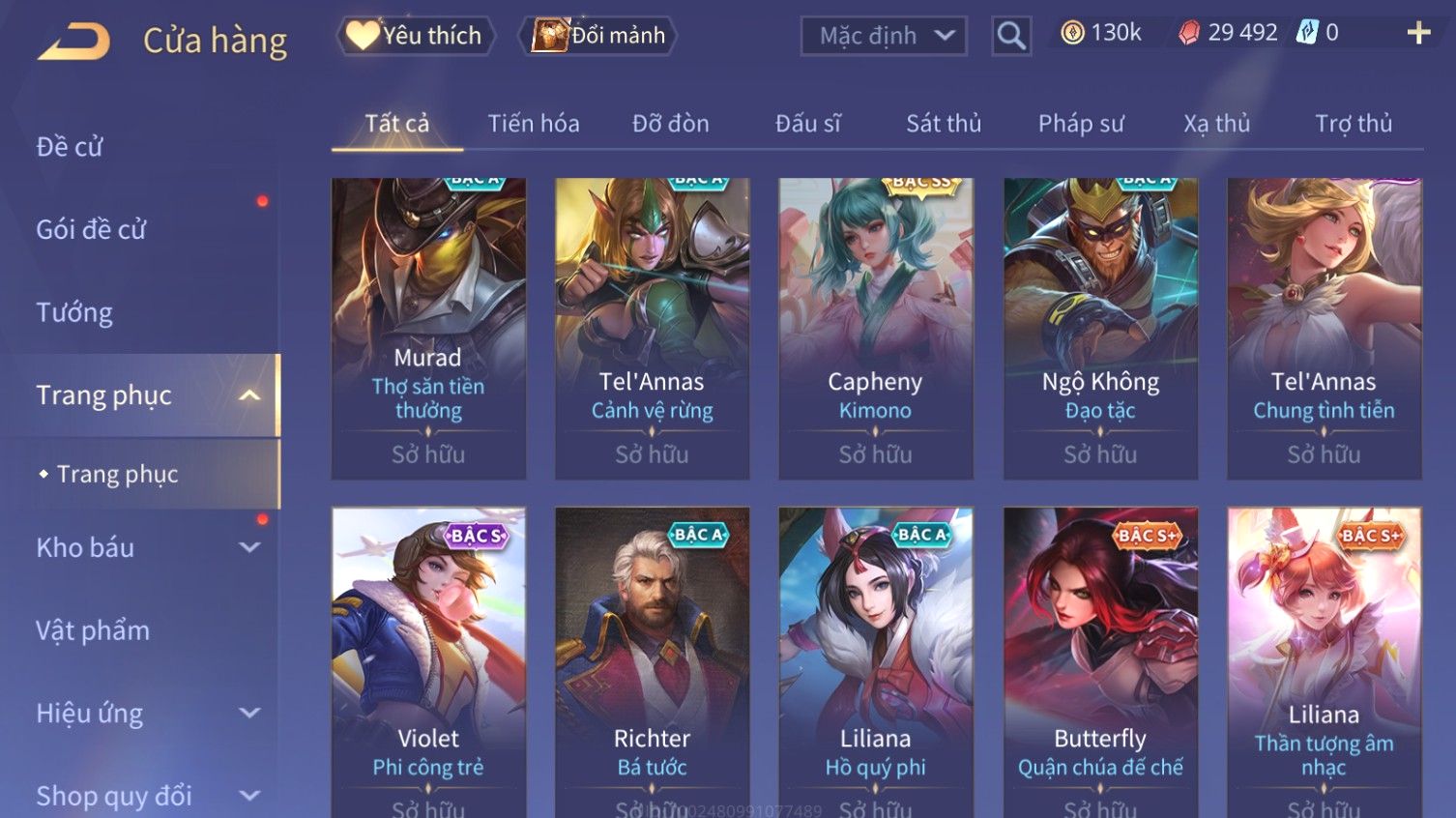
Task: Open the Yêu thích favorites list
Action: [x=416, y=36]
